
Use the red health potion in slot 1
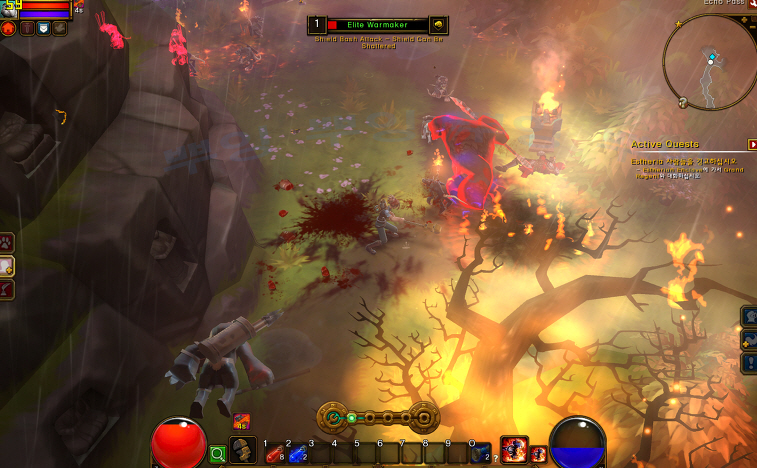click(x=273, y=453)
